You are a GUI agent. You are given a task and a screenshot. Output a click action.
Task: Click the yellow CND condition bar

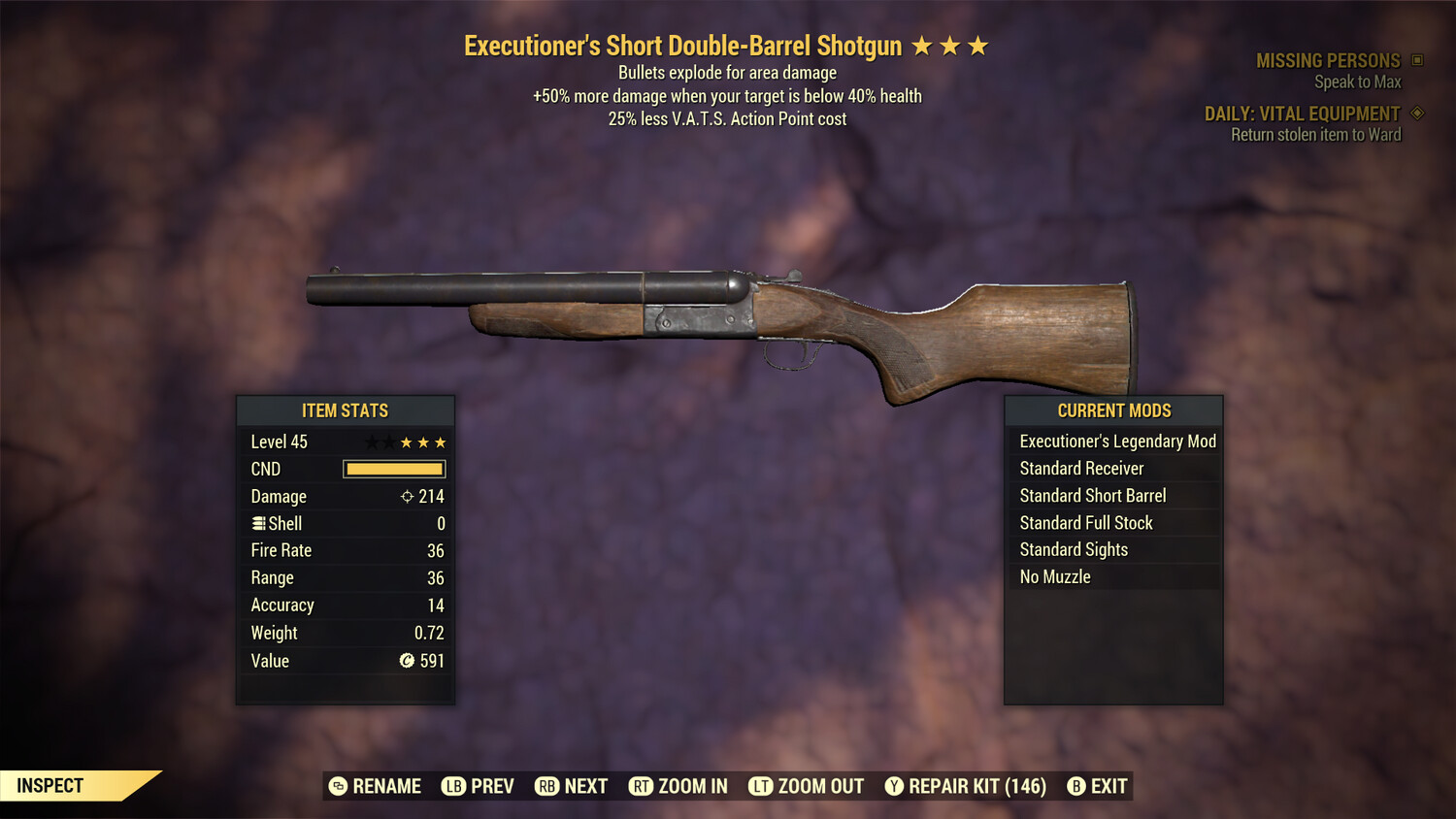click(393, 469)
